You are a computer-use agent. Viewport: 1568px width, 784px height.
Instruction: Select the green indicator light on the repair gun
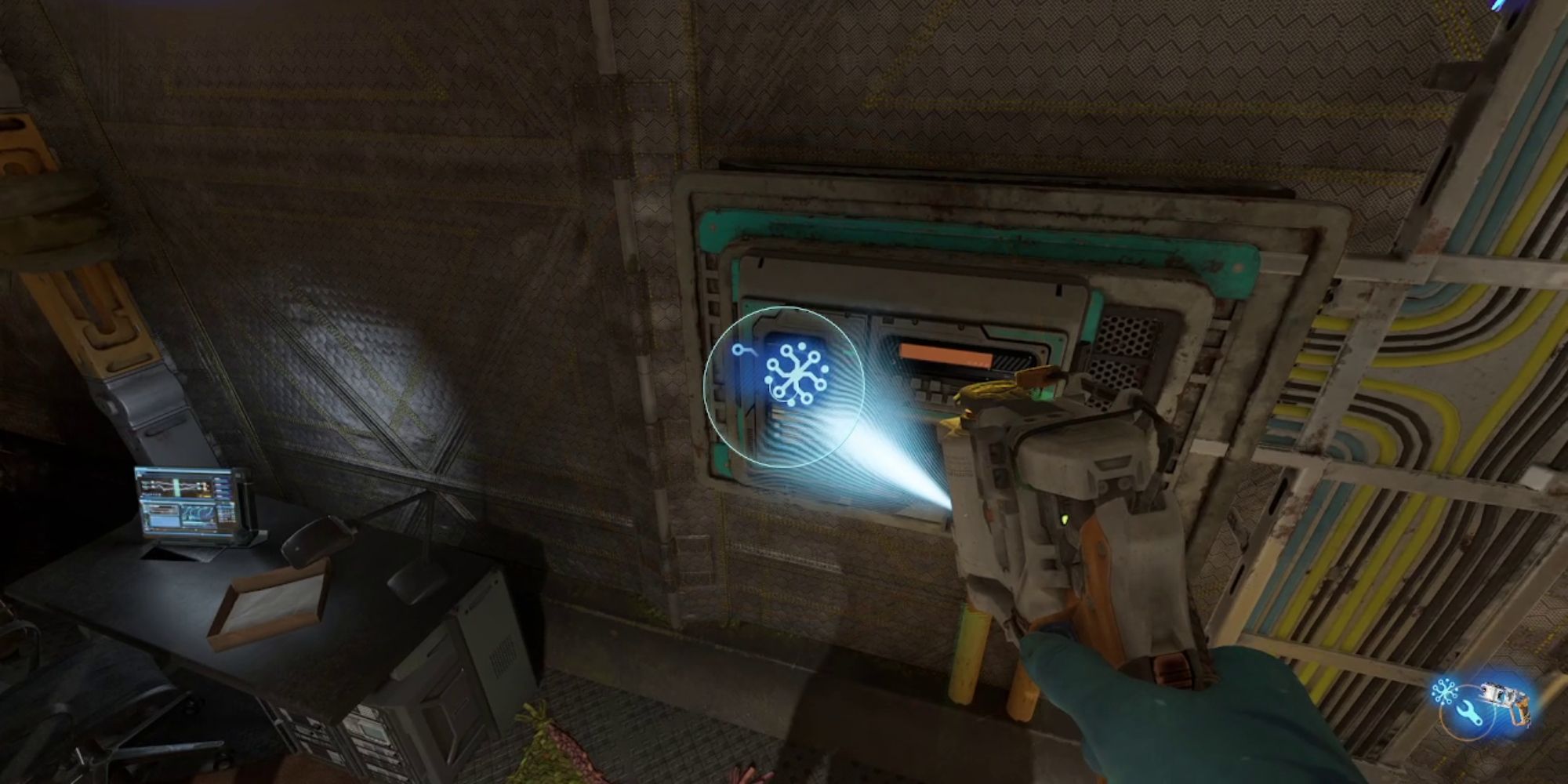coord(1065,521)
